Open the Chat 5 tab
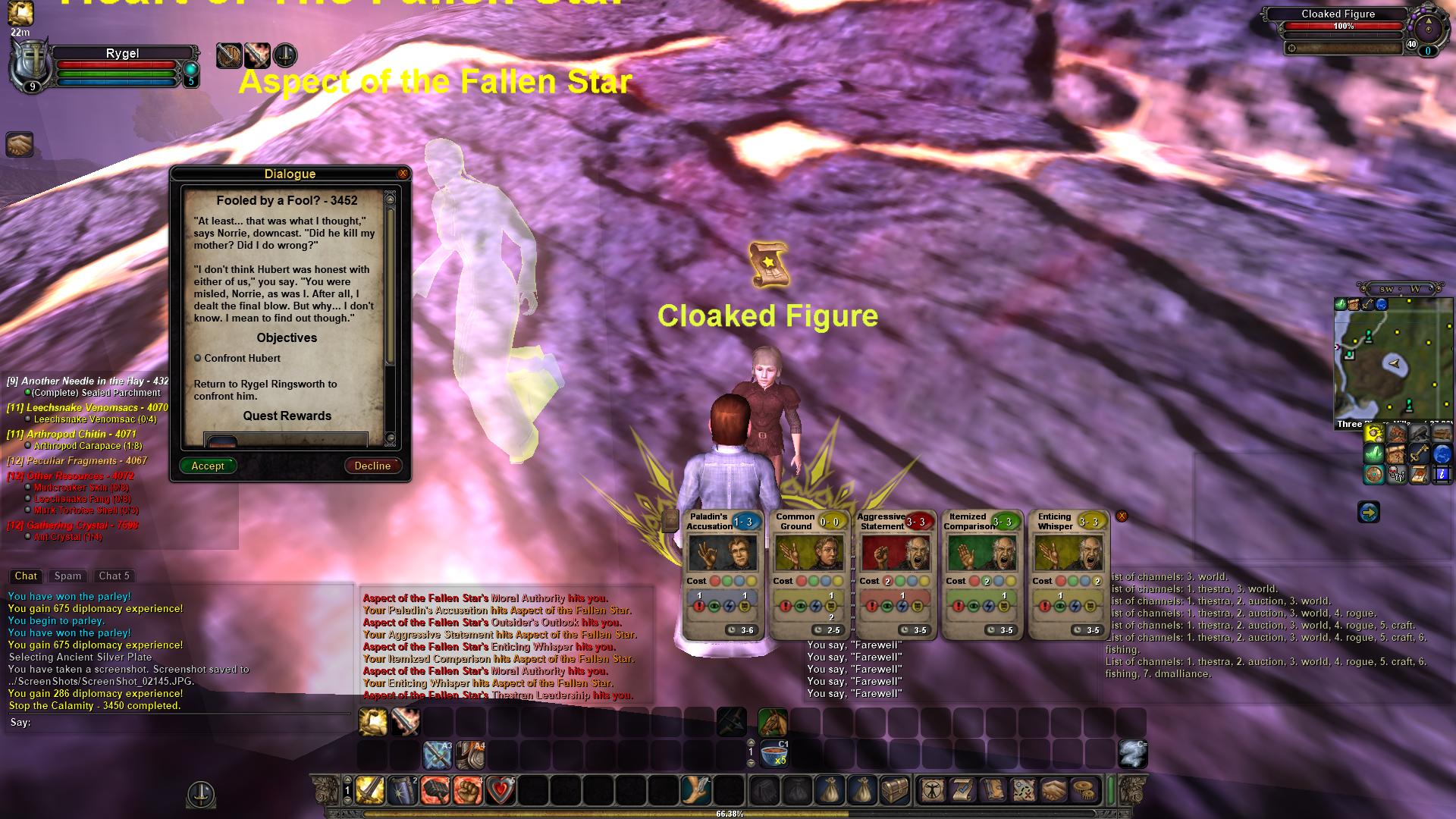Screen dimensions: 1456x819 pos(114,576)
